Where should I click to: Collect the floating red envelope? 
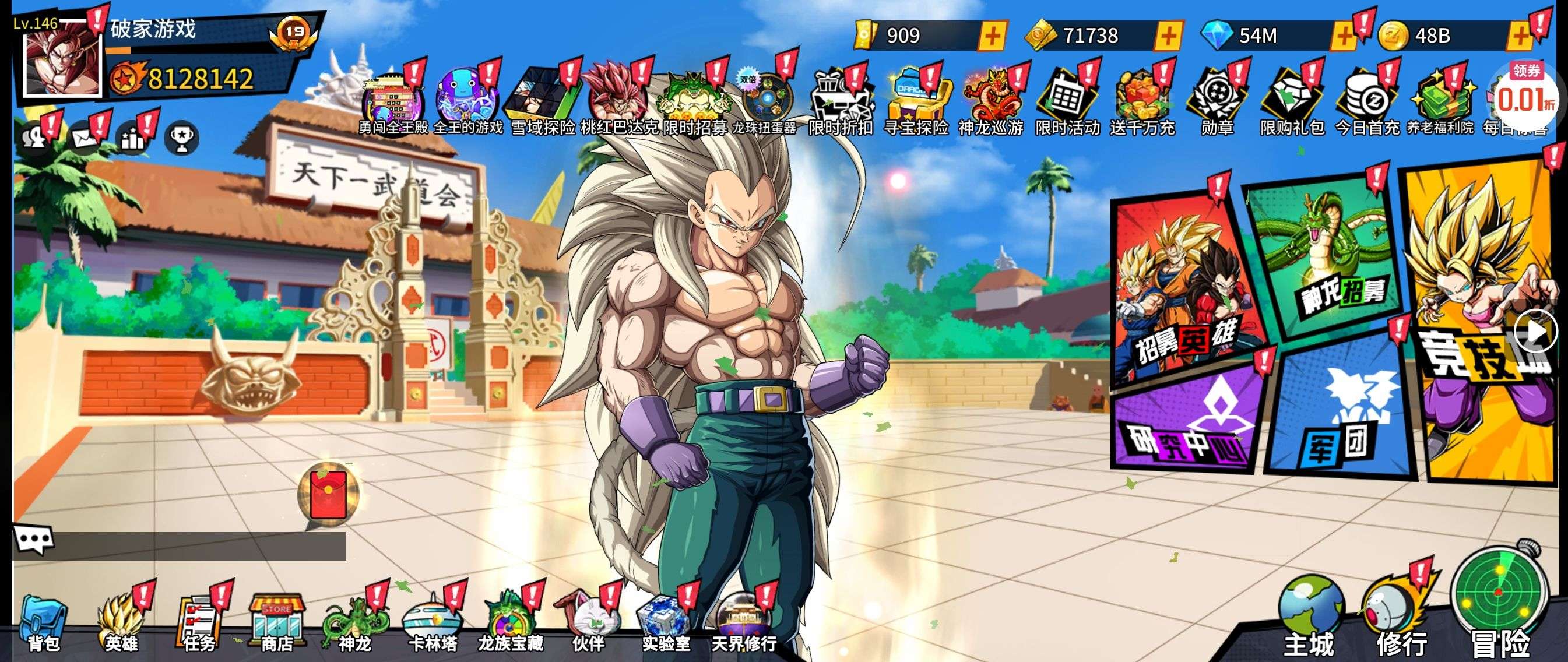[329, 494]
